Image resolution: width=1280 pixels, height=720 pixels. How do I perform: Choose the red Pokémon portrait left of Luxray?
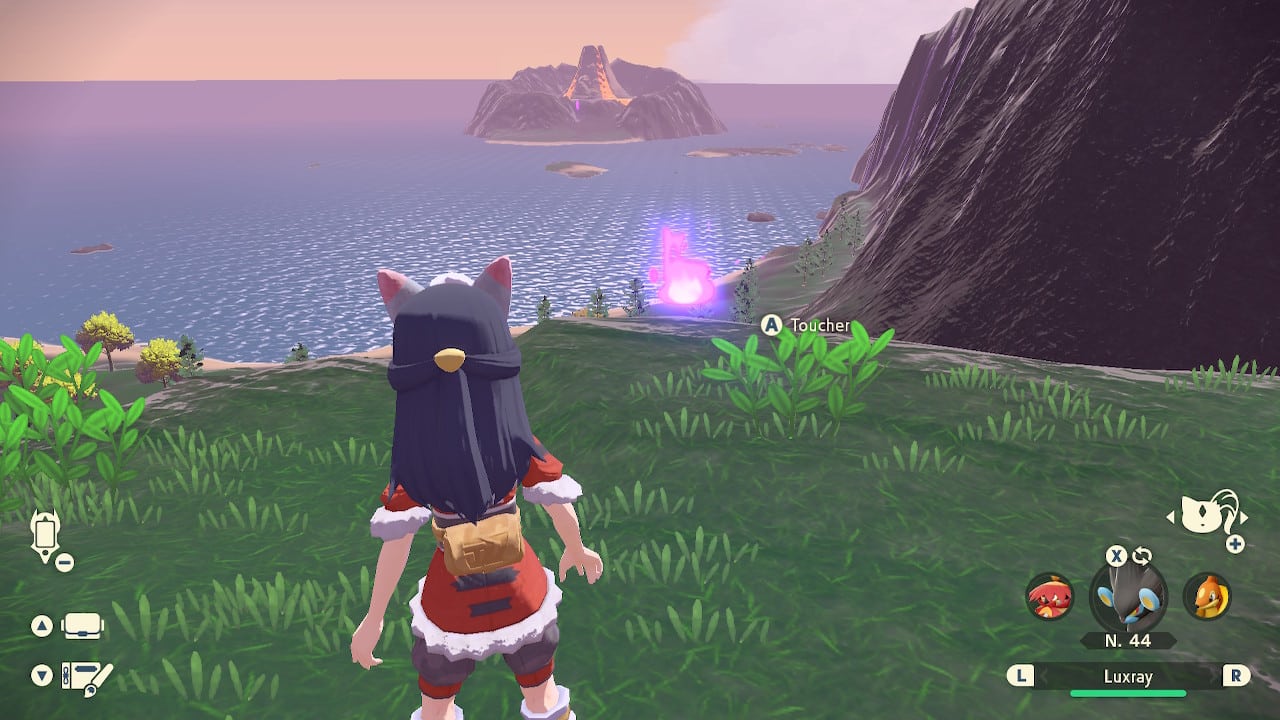1049,597
